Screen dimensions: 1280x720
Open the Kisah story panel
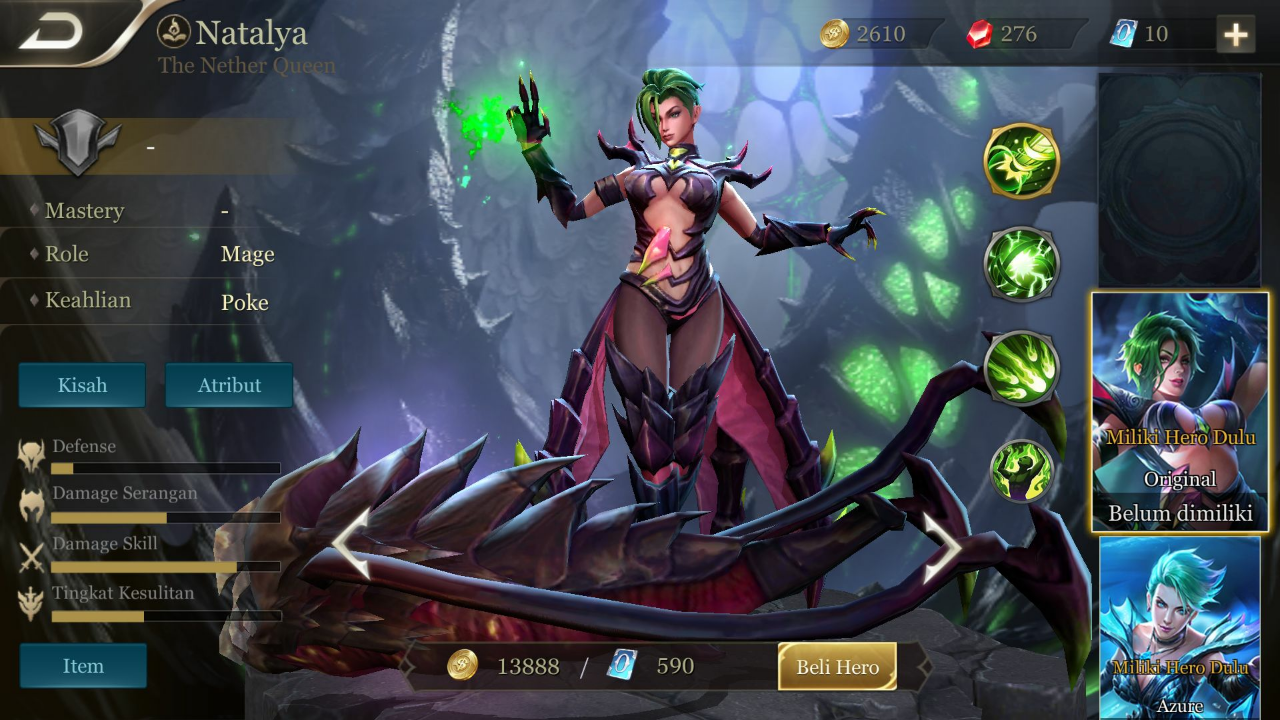tap(82, 385)
